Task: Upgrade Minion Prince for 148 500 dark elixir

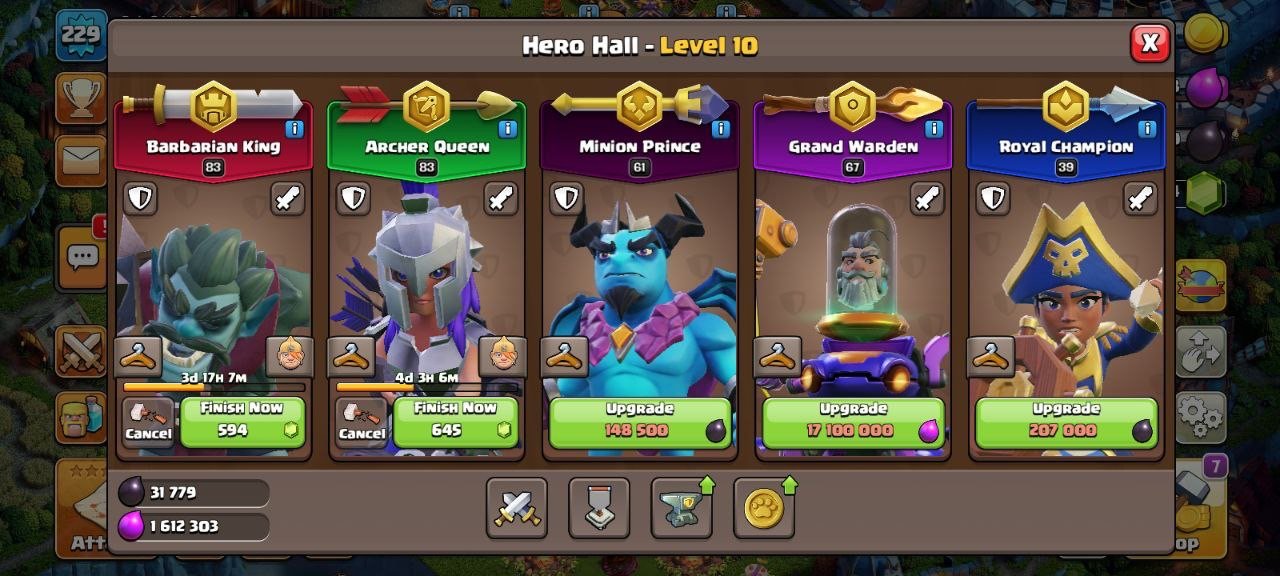Action: (640, 422)
